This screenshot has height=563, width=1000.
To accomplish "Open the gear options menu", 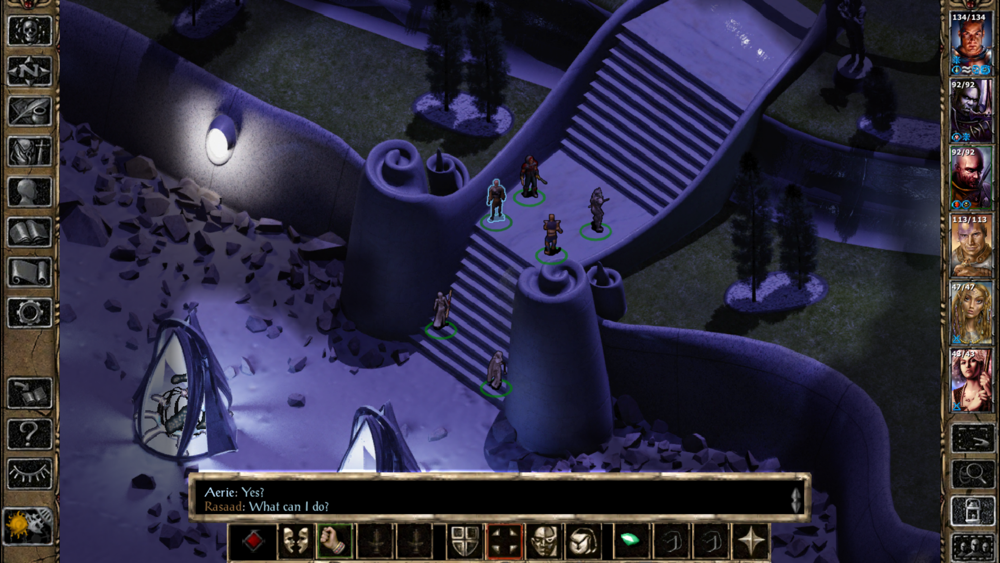I will pyautogui.click(x=29, y=313).
